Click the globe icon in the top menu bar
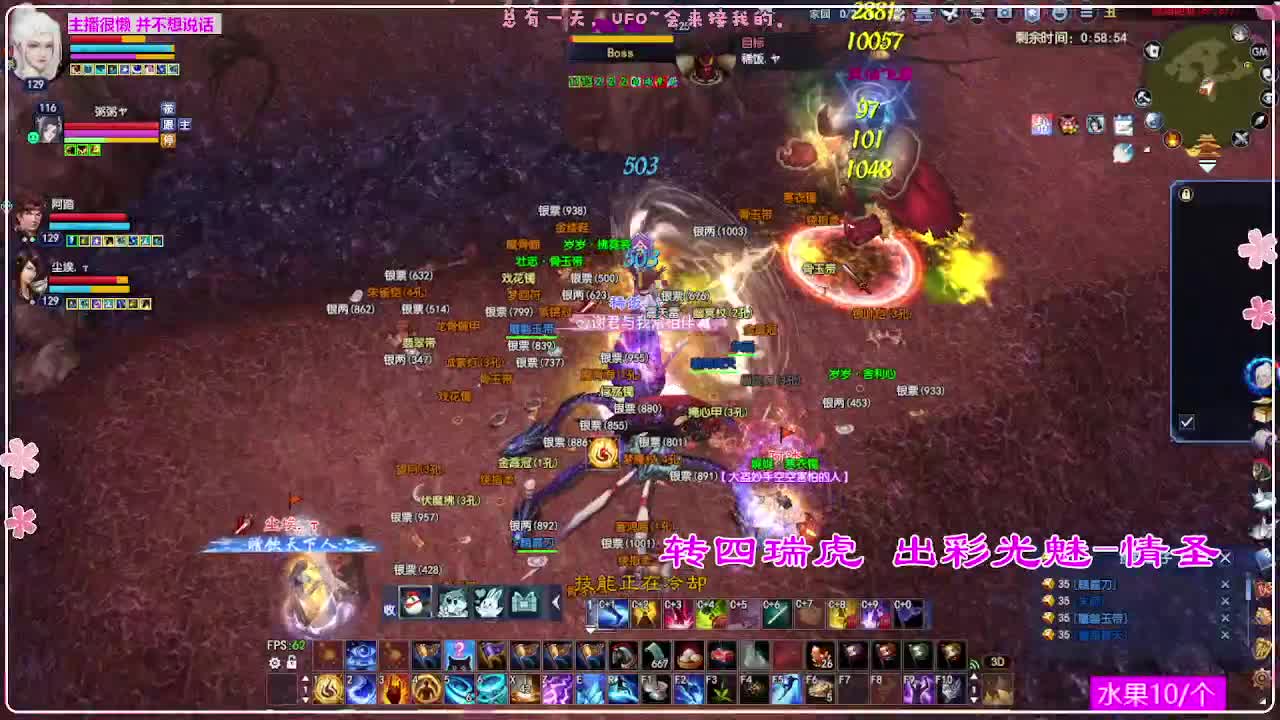The height and width of the screenshot is (720, 1280). coord(1059,14)
